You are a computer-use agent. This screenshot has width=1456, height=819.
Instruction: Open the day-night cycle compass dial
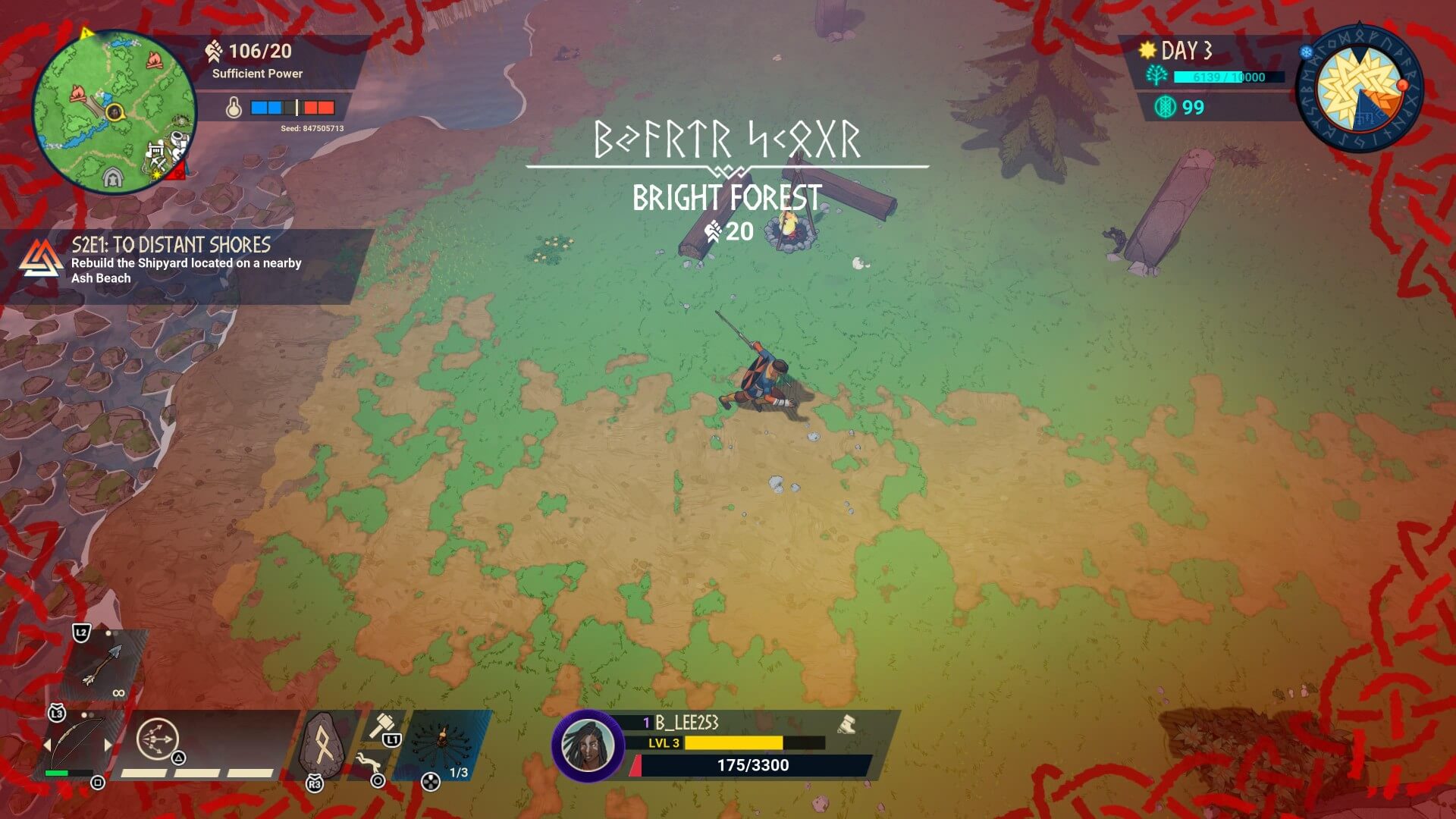coord(1360,89)
